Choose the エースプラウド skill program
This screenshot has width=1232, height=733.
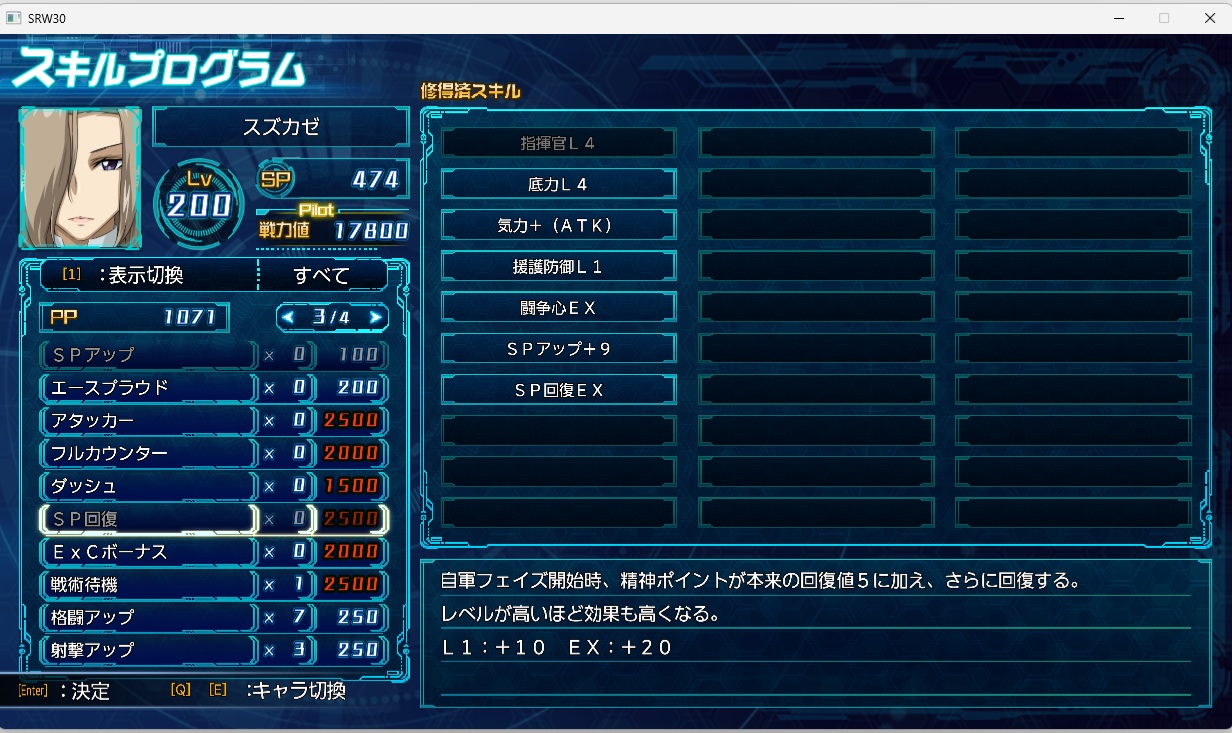tap(147, 388)
